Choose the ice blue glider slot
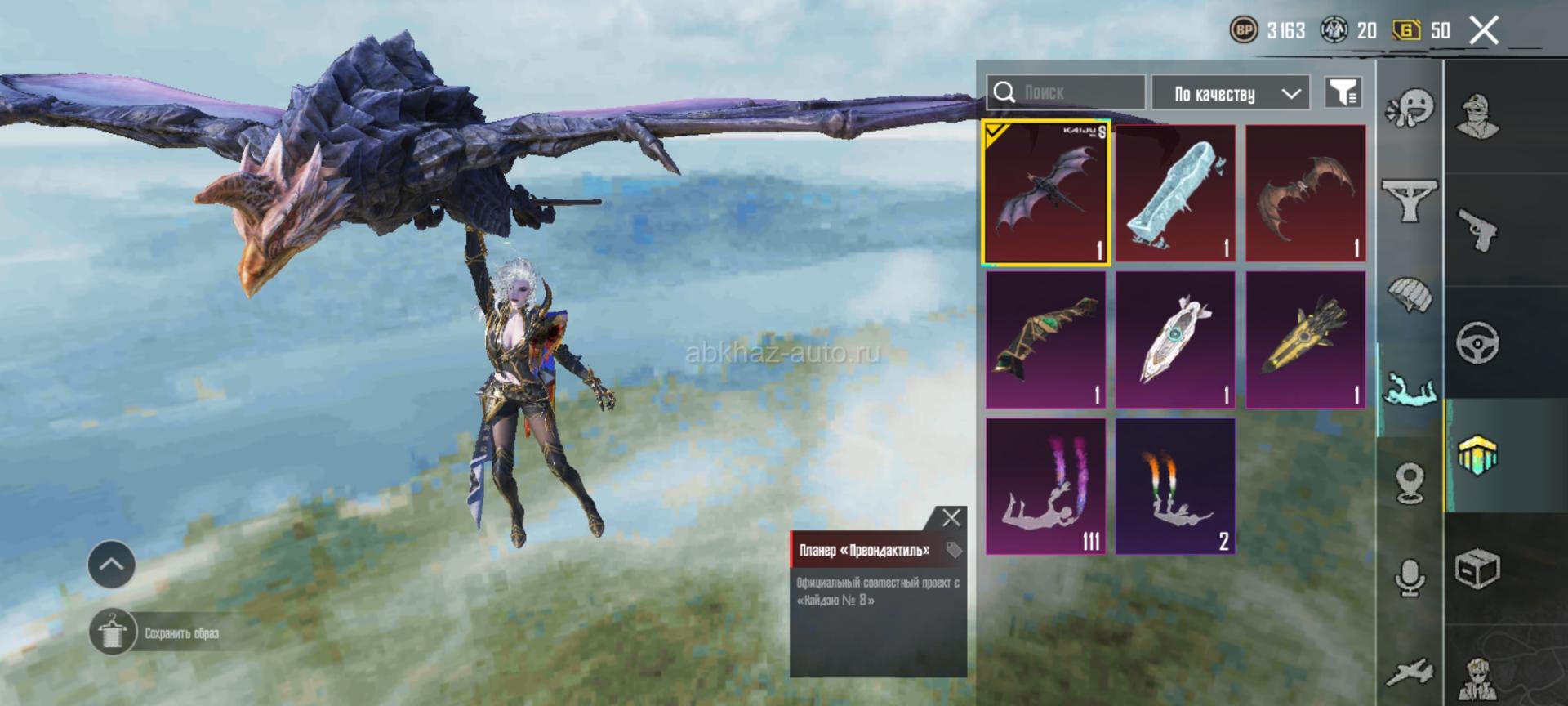The width and height of the screenshot is (1568, 706). (1175, 194)
